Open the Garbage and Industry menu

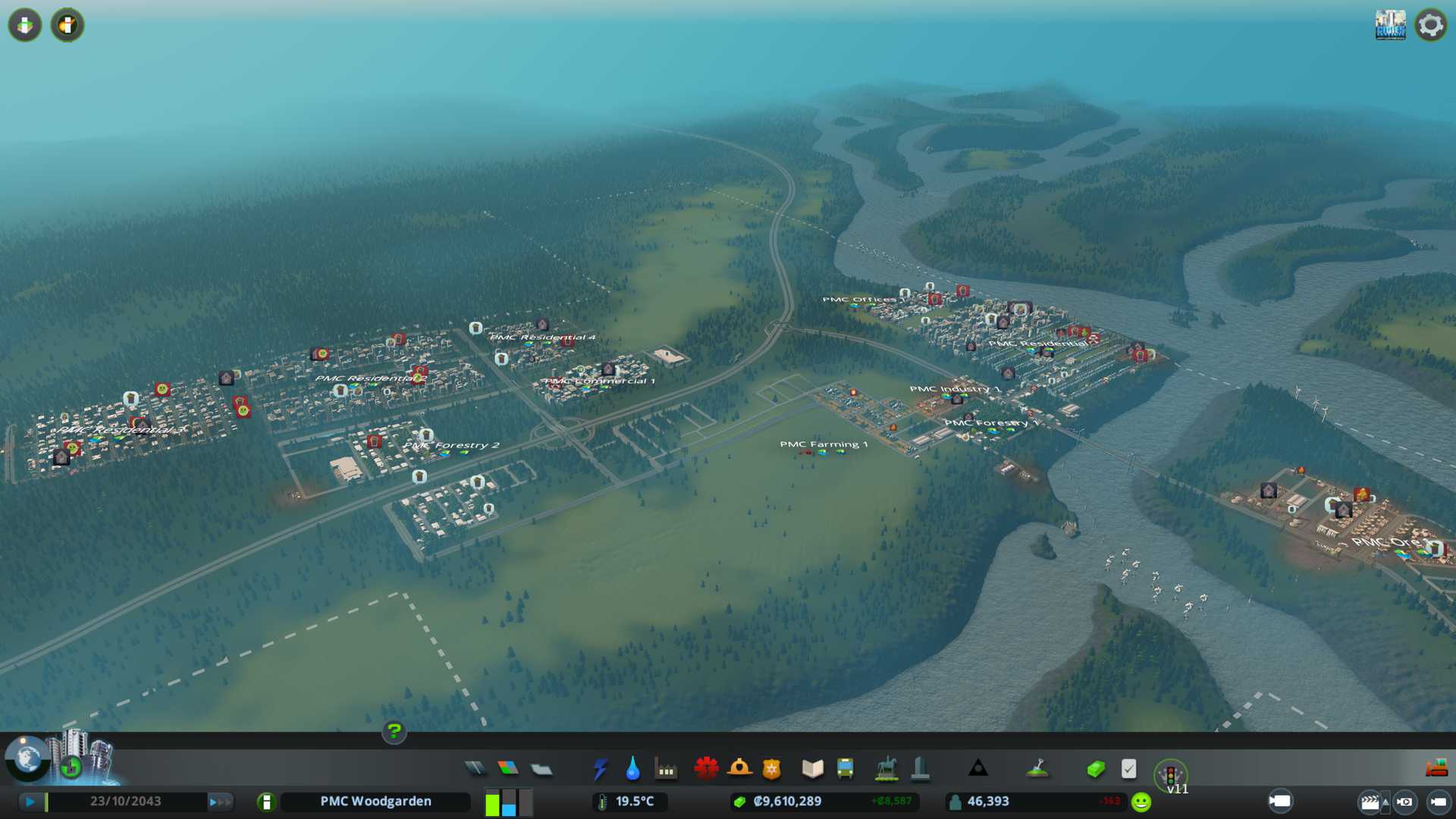[x=666, y=769]
